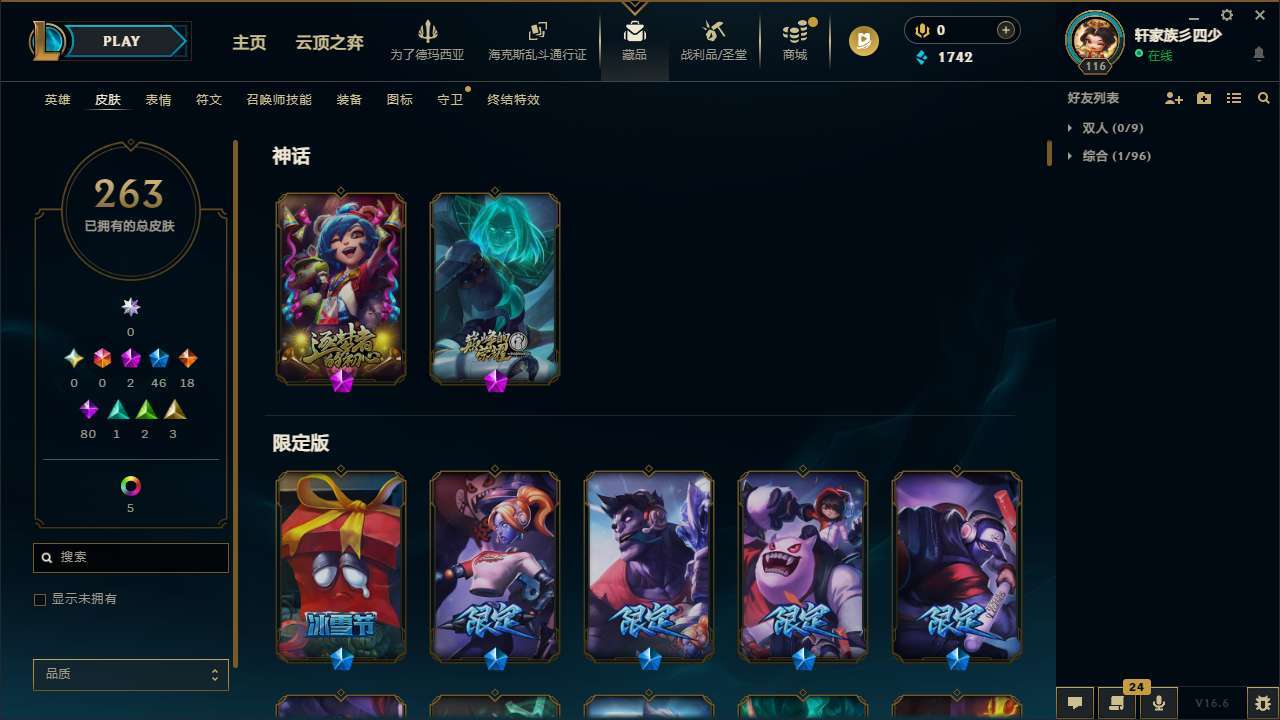1280x720 pixels.
Task: Open the 为了德玛西亚 event page
Action: [429, 40]
